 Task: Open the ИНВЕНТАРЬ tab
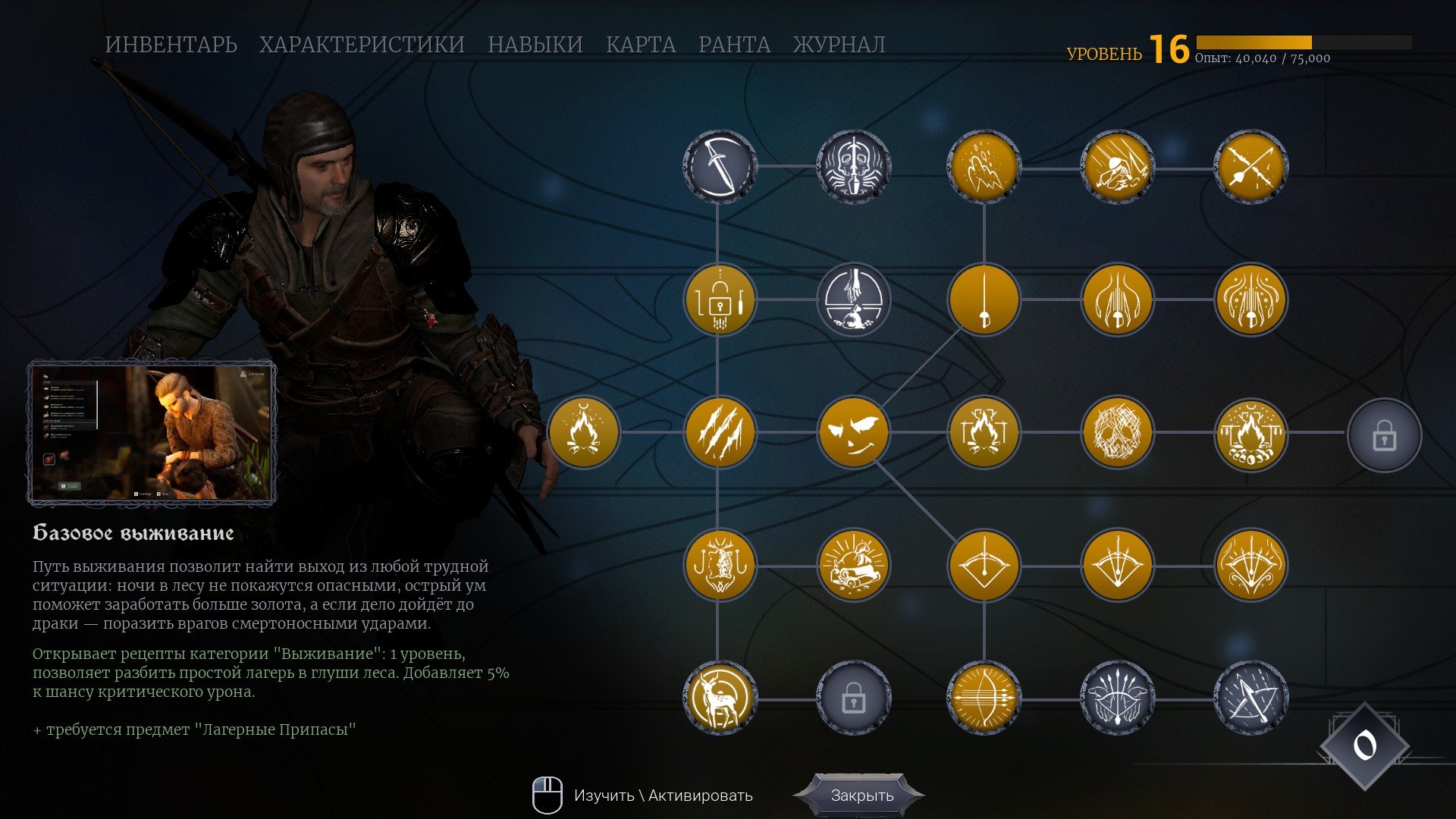click(x=171, y=45)
